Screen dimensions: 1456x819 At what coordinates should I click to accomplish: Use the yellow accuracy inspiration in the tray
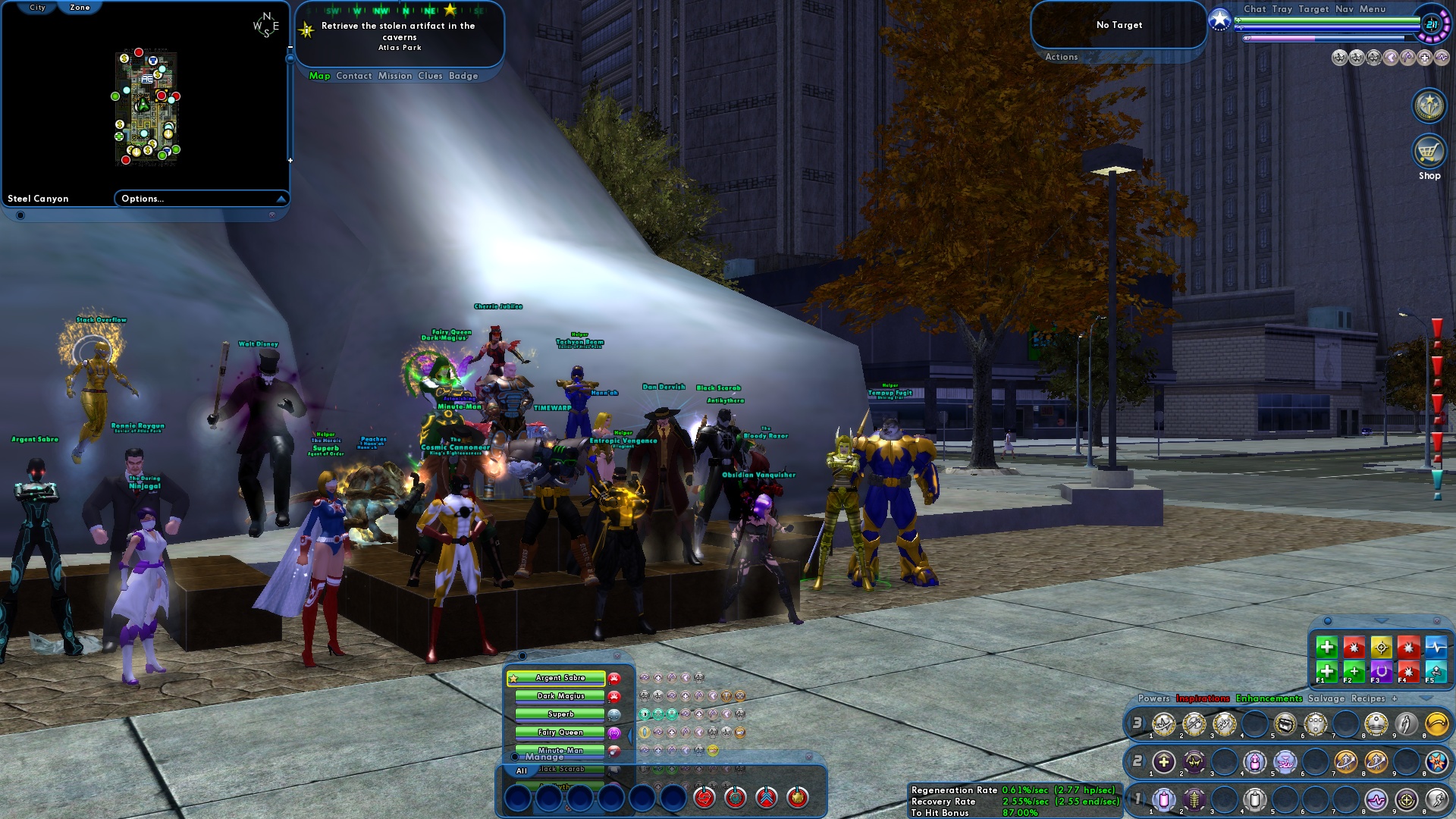tap(1381, 648)
